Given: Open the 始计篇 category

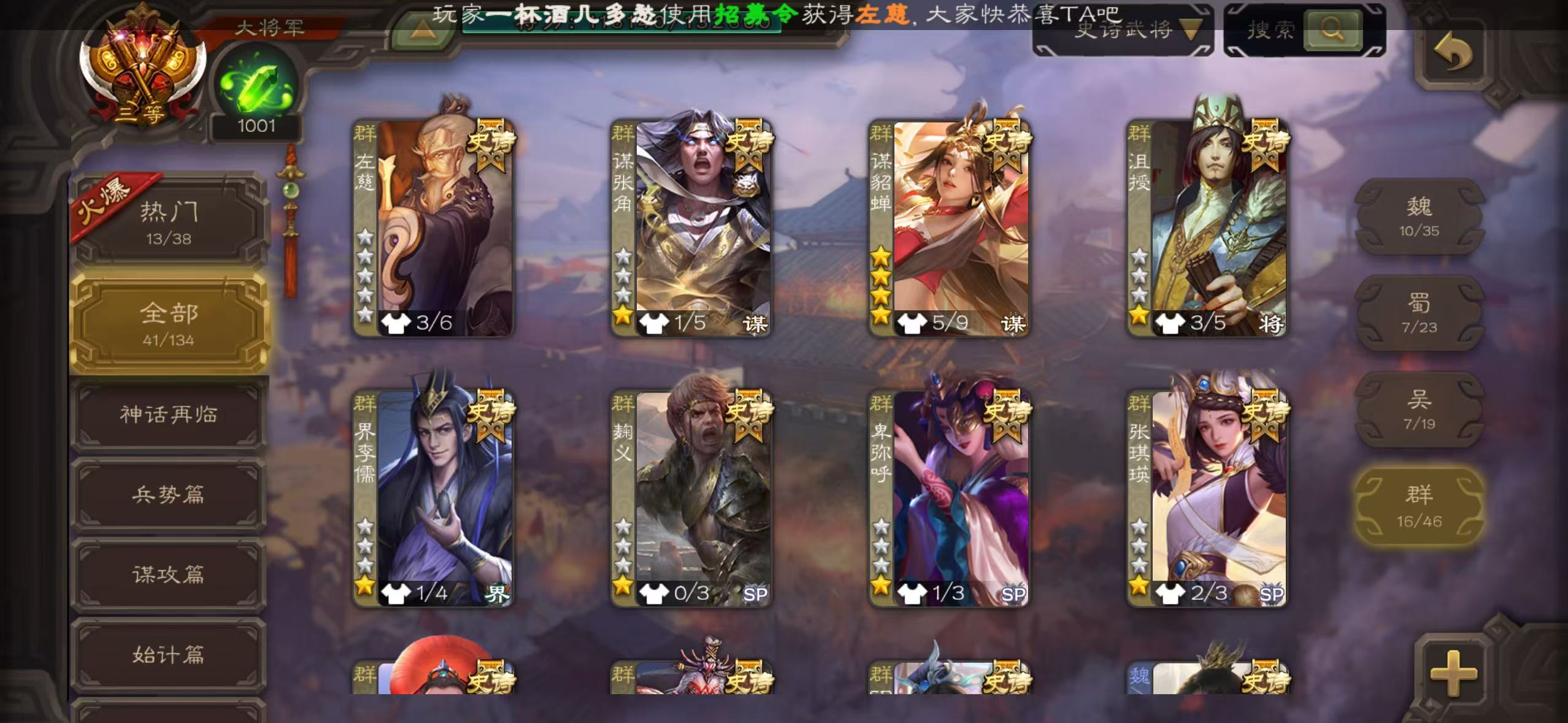Looking at the screenshot, I should point(169,655).
